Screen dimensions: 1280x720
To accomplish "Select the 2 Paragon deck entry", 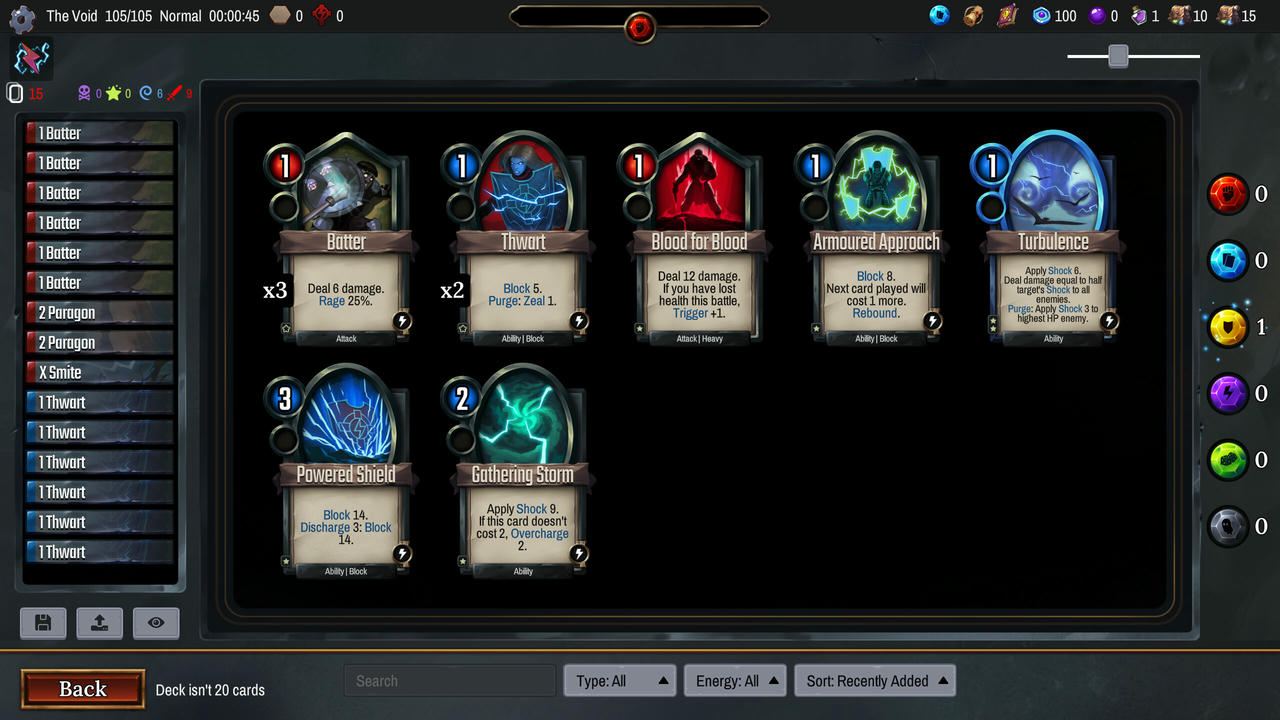I will tap(98, 312).
